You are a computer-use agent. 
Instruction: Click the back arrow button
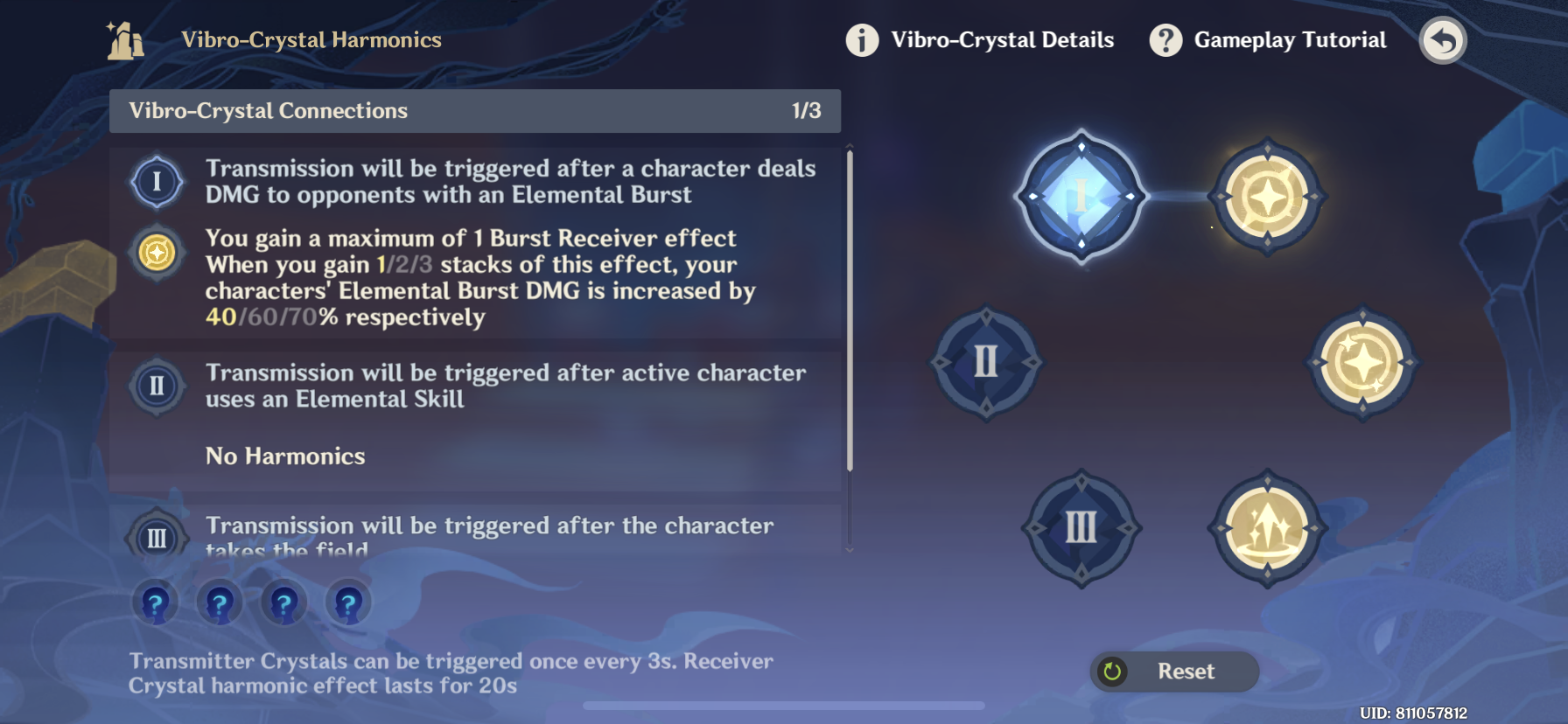pyautogui.click(x=1442, y=40)
